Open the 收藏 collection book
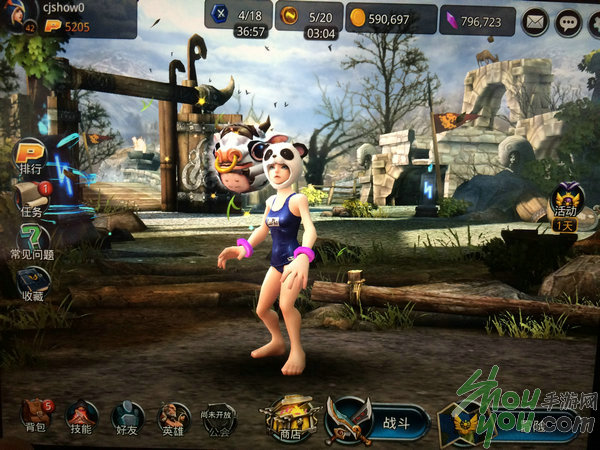Image resolution: width=600 pixels, height=450 pixels. click(30, 282)
